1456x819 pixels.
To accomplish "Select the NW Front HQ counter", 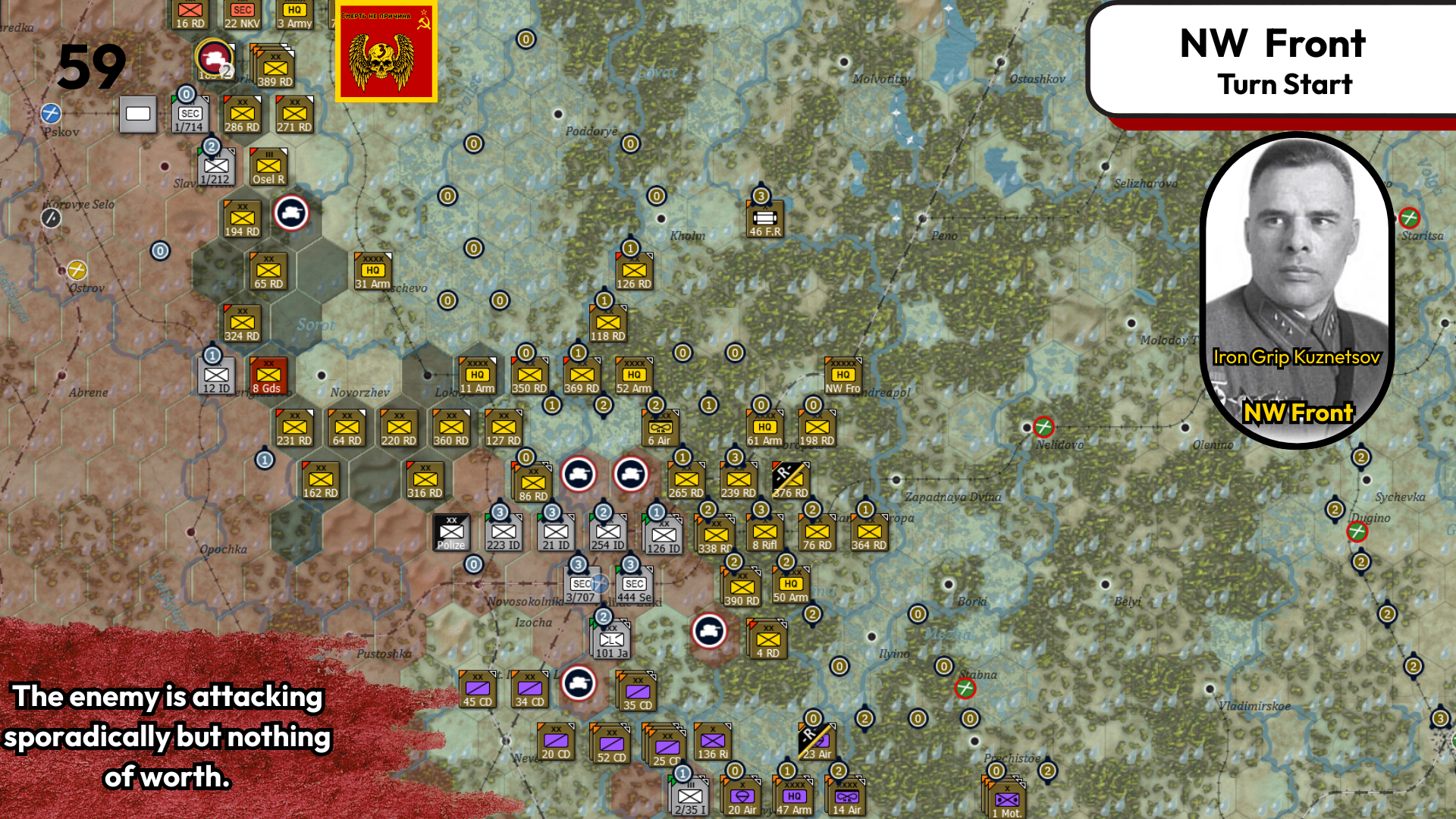I will [842, 375].
